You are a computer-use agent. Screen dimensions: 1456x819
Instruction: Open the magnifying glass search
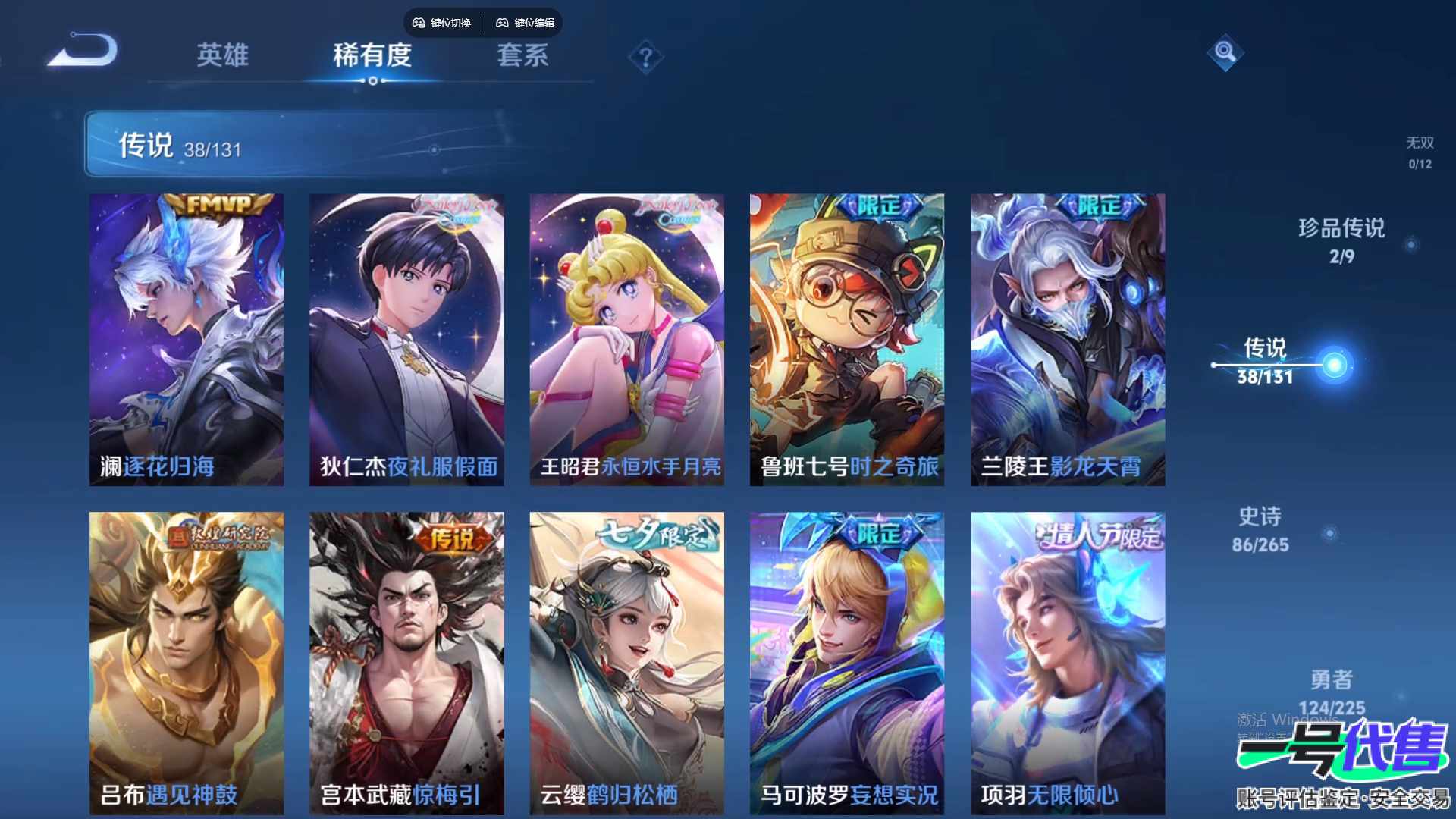pyautogui.click(x=1225, y=52)
